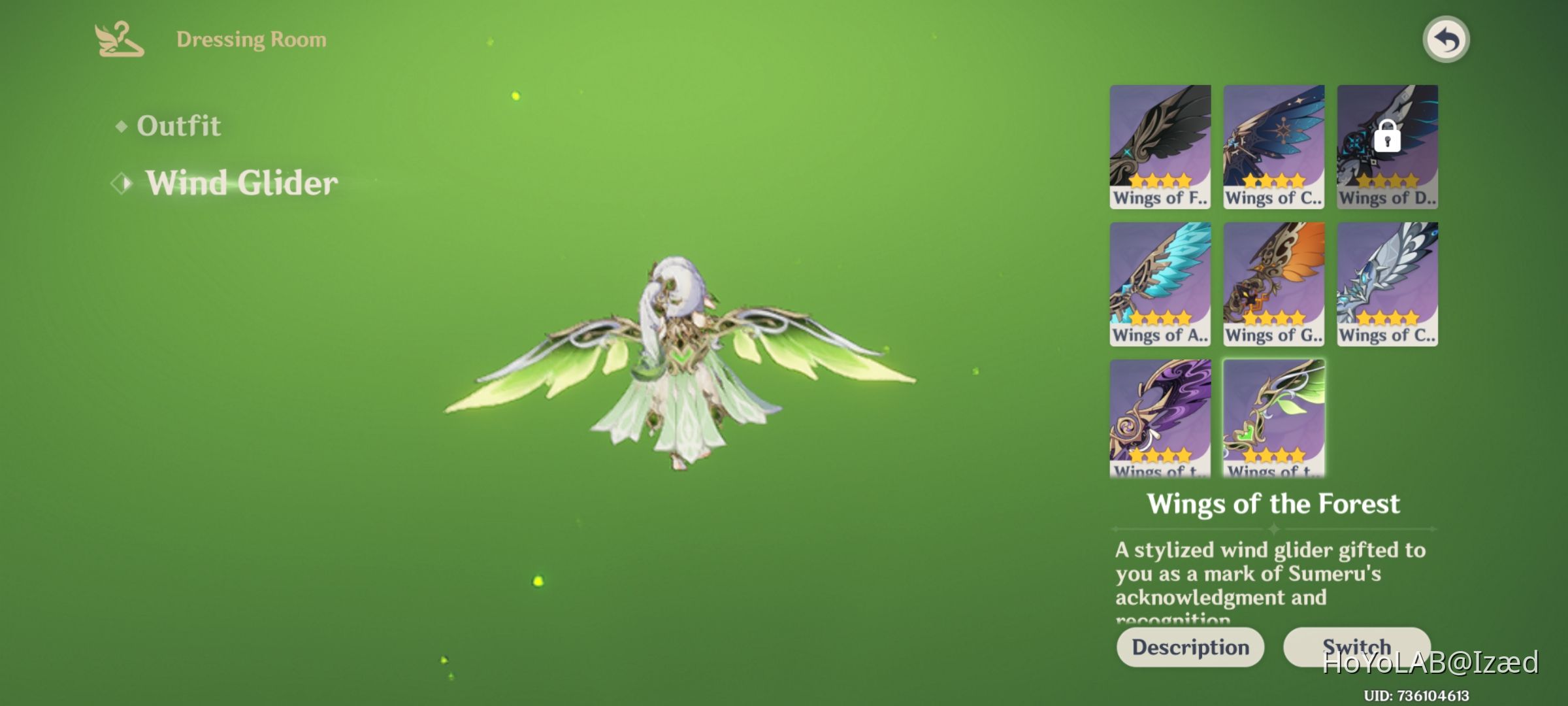
Task: Select the starry blue Wings of C glider
Action: point(1273,147)
